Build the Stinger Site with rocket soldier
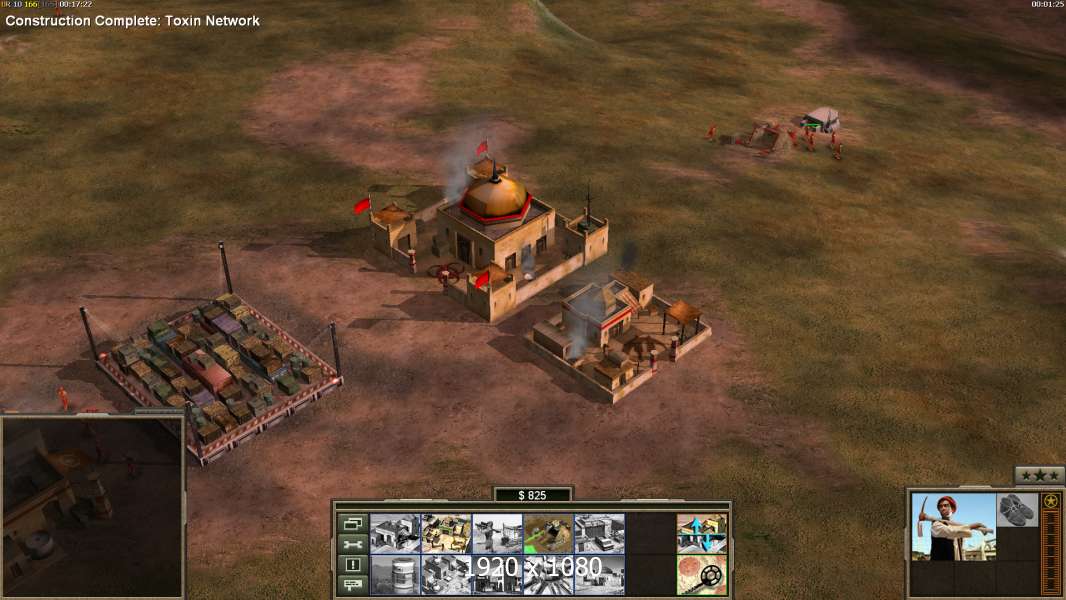The height and width of the screenshot is (600, 1066). click(x=497, y=533)
